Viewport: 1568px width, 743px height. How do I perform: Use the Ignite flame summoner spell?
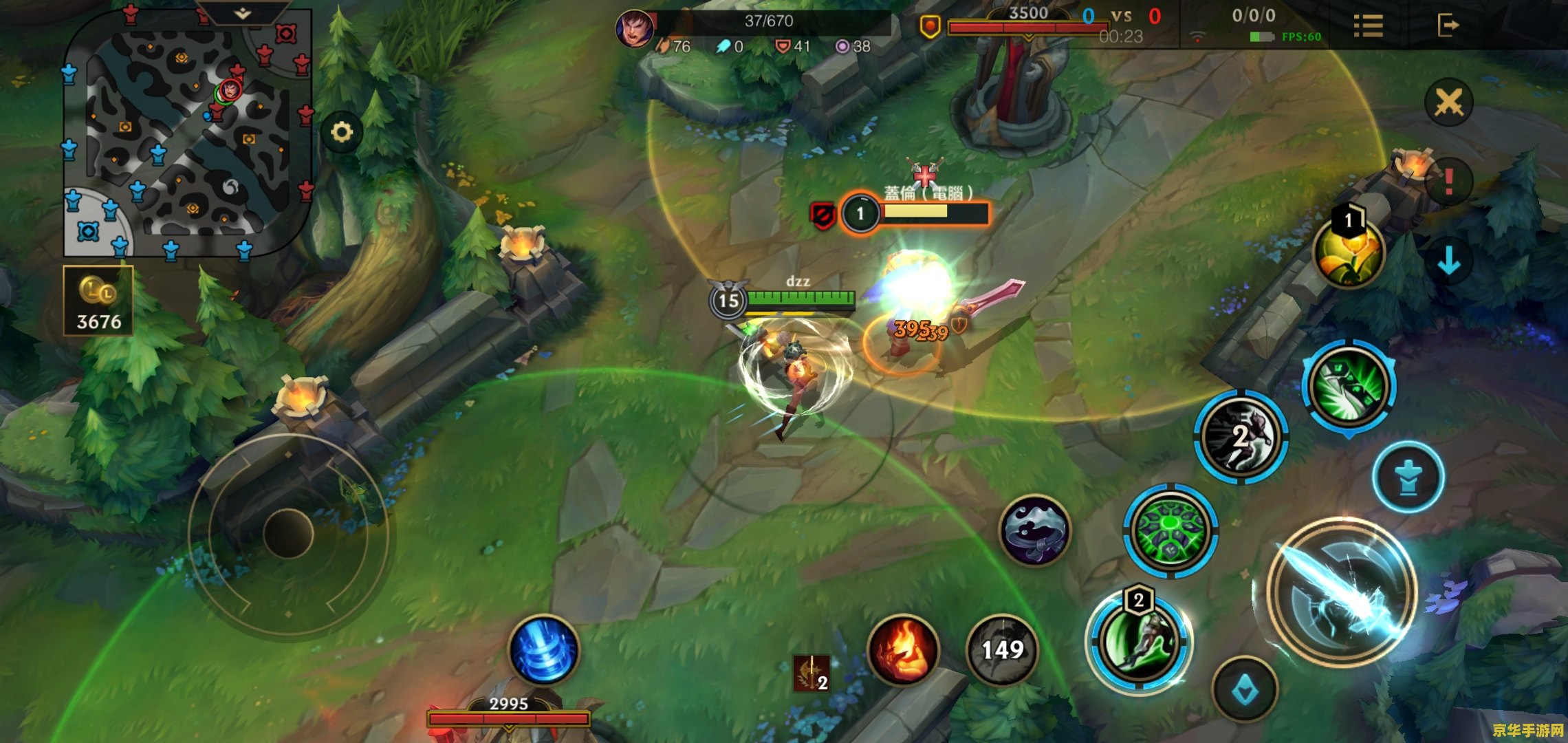[903, 650]
